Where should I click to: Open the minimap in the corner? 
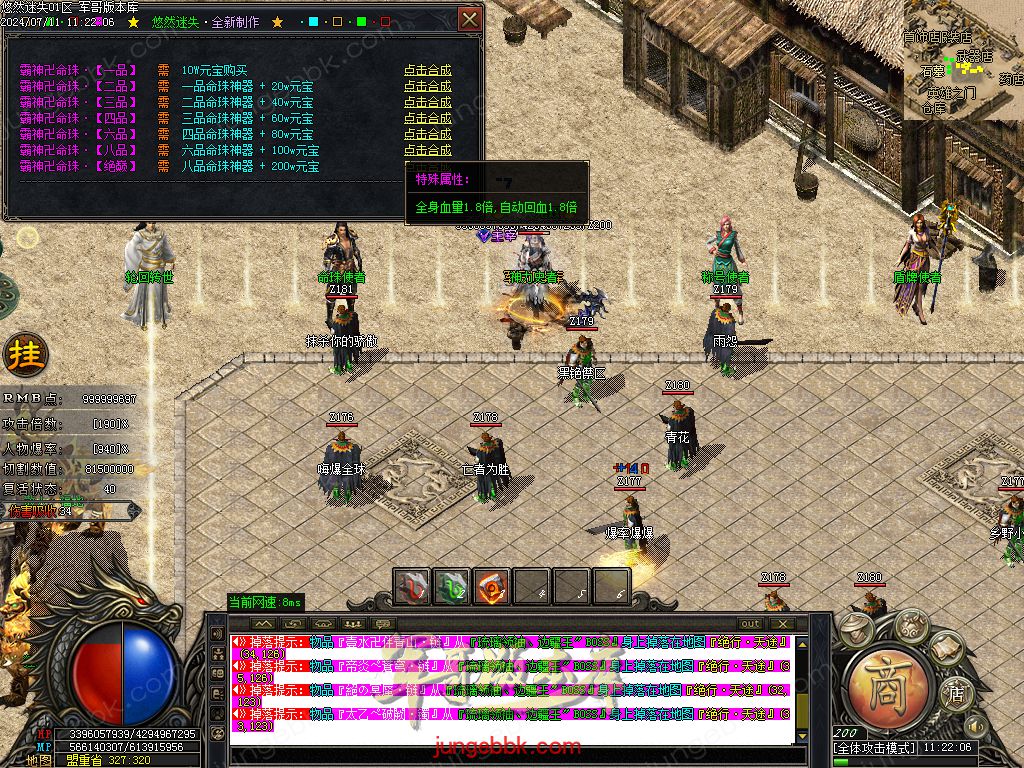coord(963,60)
